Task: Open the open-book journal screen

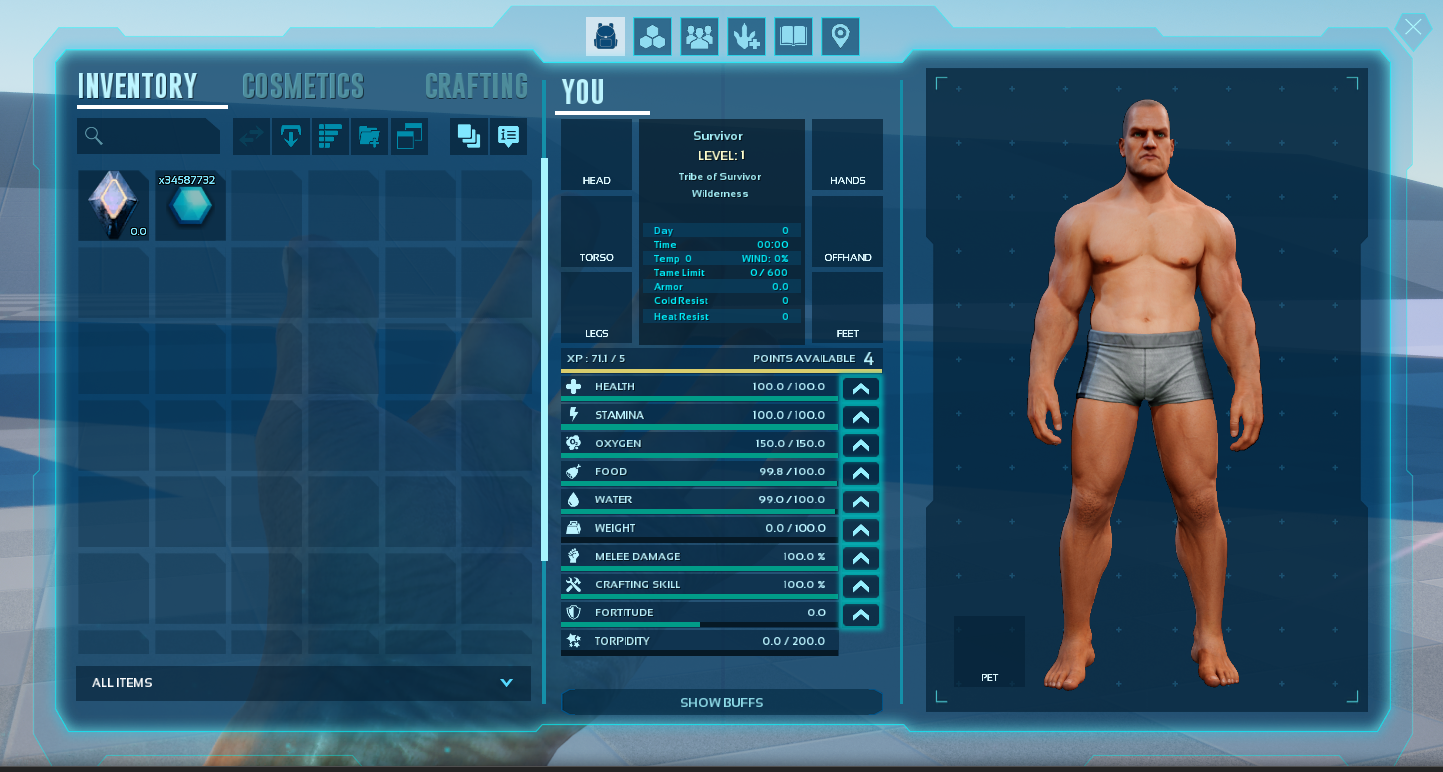Action: (793, 37)
